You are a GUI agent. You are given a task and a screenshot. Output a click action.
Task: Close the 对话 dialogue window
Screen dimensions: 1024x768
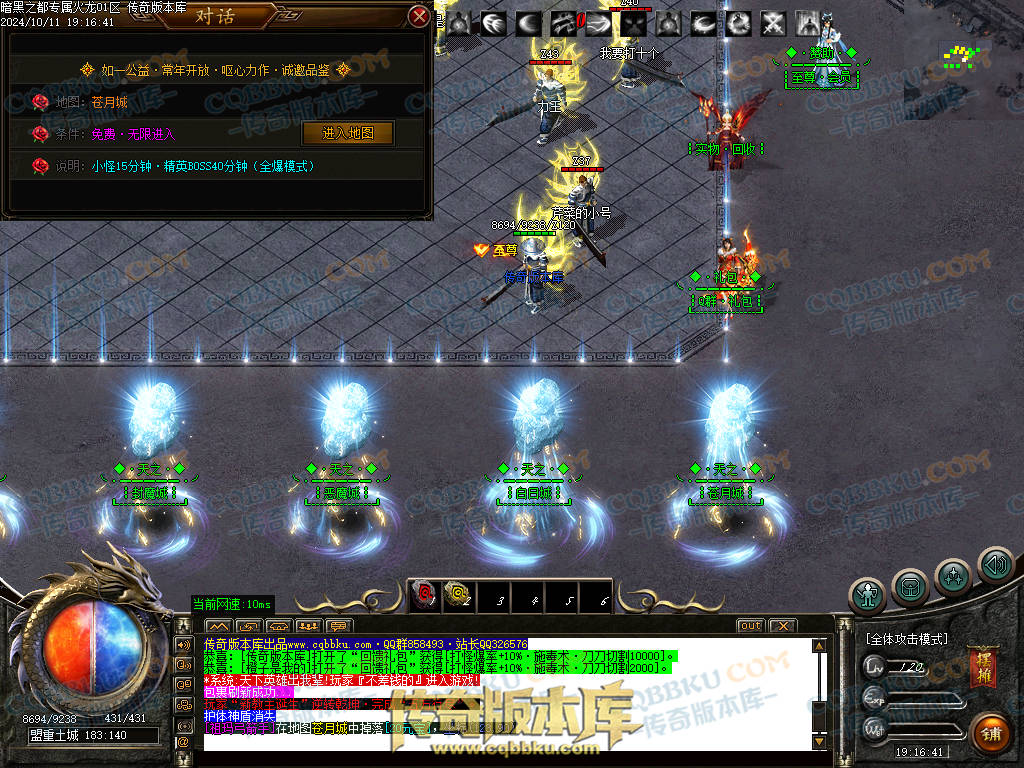420,16
